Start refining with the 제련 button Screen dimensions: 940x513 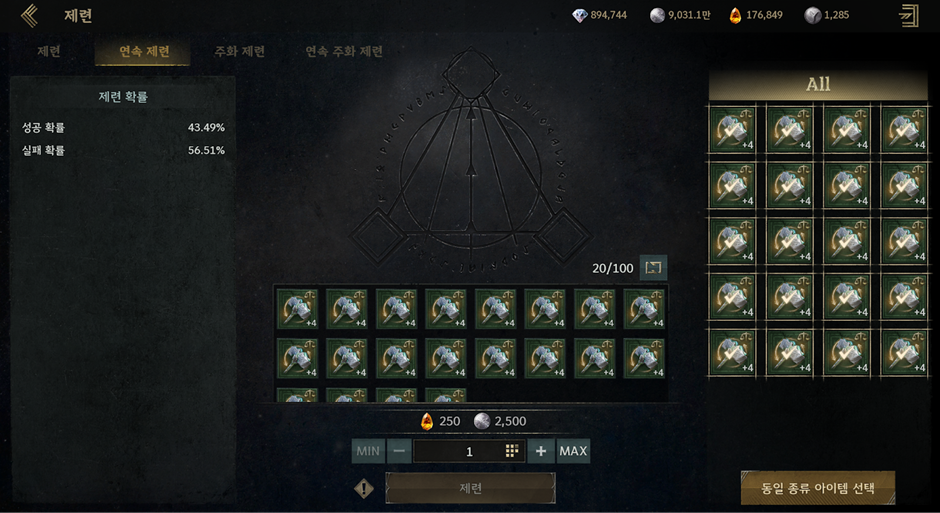pos(470,488)
